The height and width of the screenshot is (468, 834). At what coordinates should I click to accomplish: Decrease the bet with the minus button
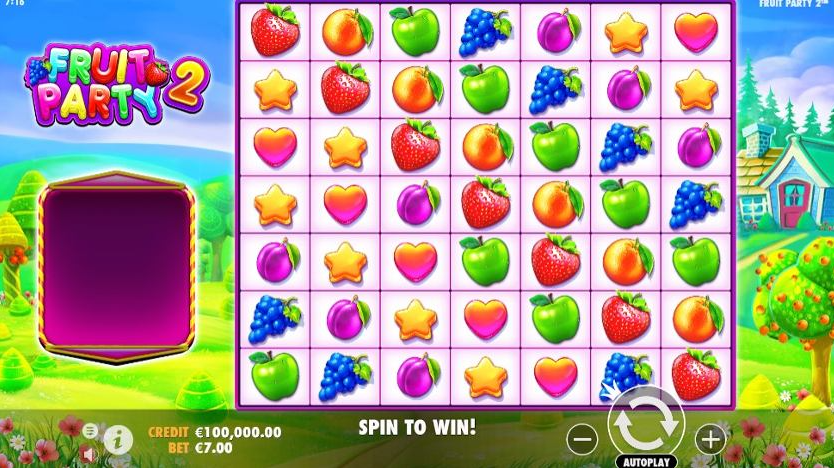(582, 437)
